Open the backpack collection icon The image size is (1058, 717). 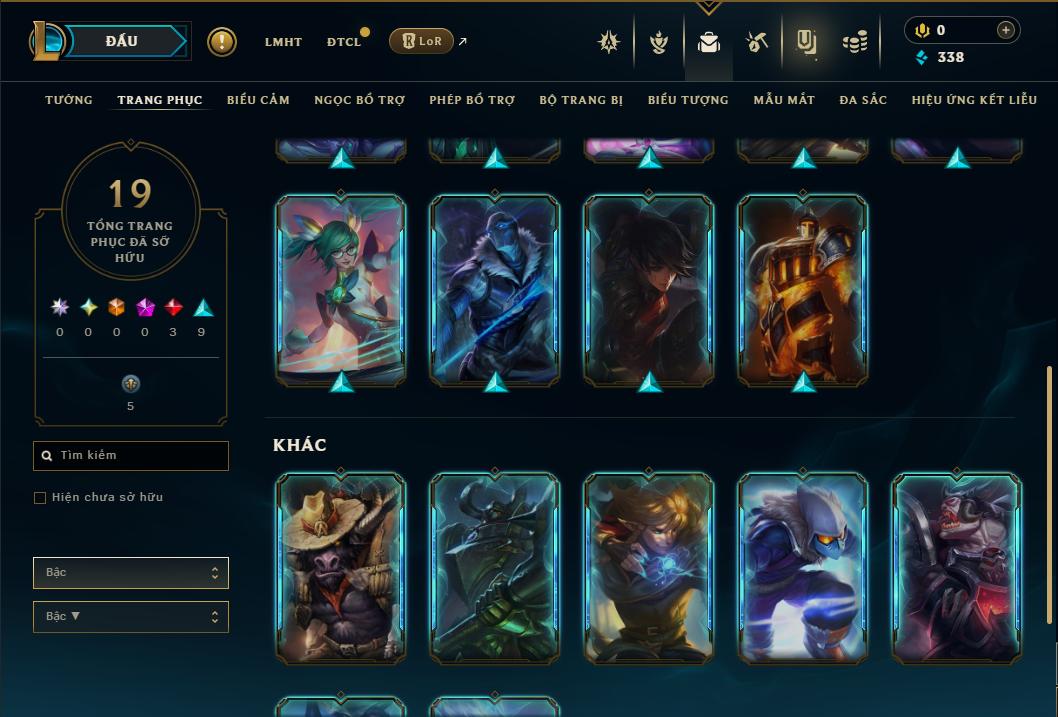click(x=709, y=42)
